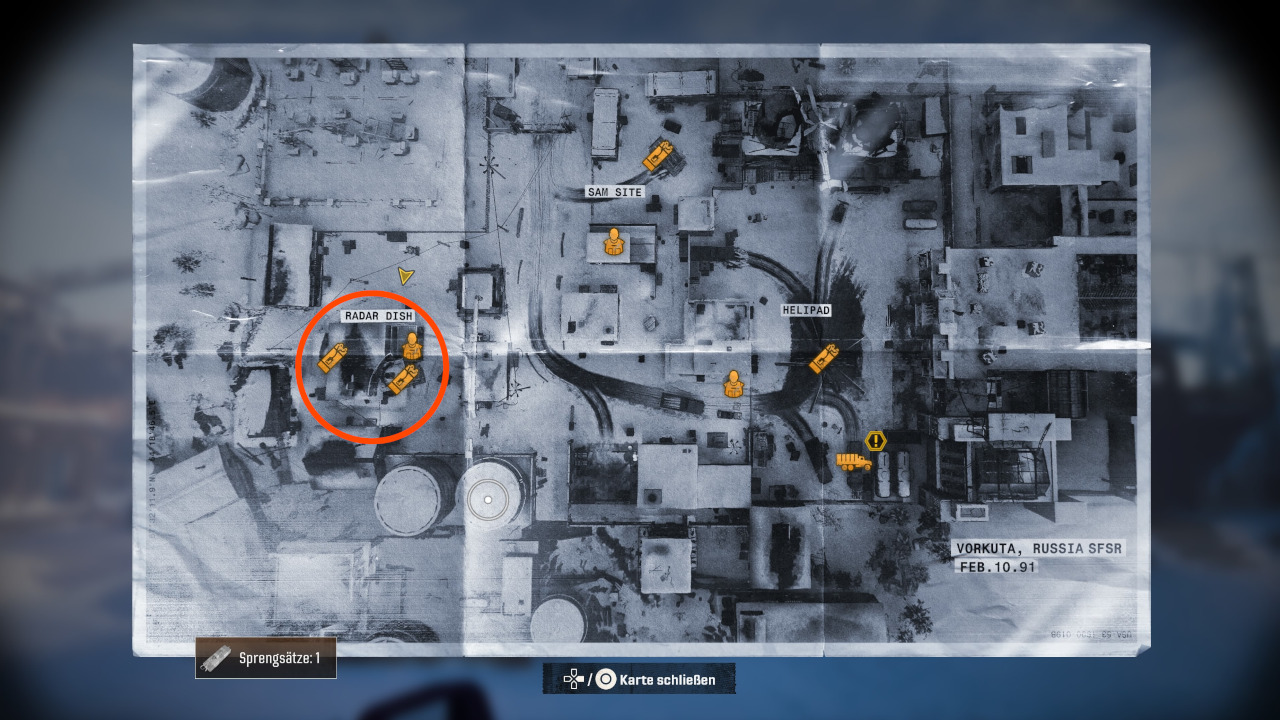Select the explosive charge marker at the Helipad
Image resolution: width=1280 pixels, height=720 pixels.
pyautogui.click(x=824, y=358)
